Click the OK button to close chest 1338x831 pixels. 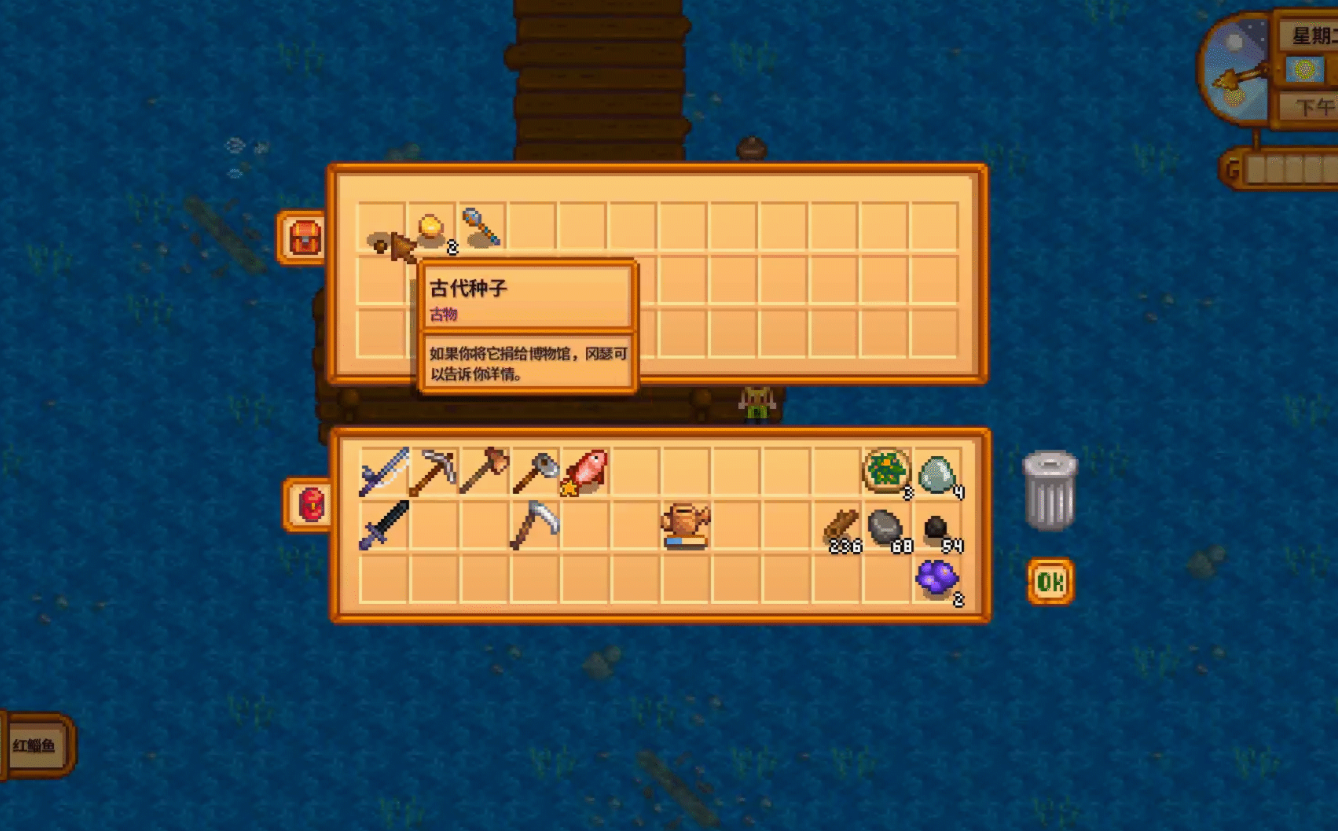click(x=1050, y=582)
